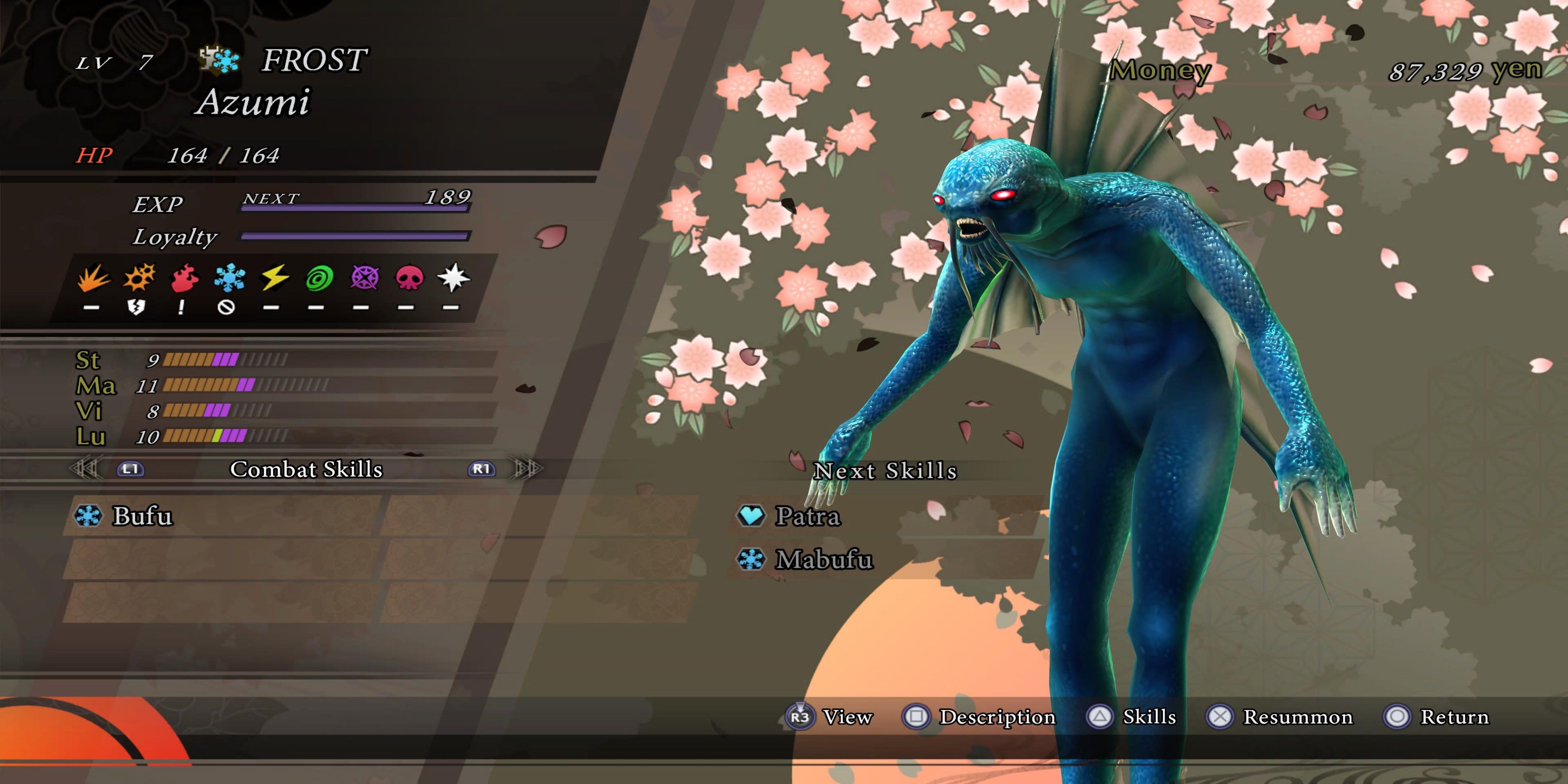
Task: Open the Combat Skills category header
Action: tap(306, 469)
